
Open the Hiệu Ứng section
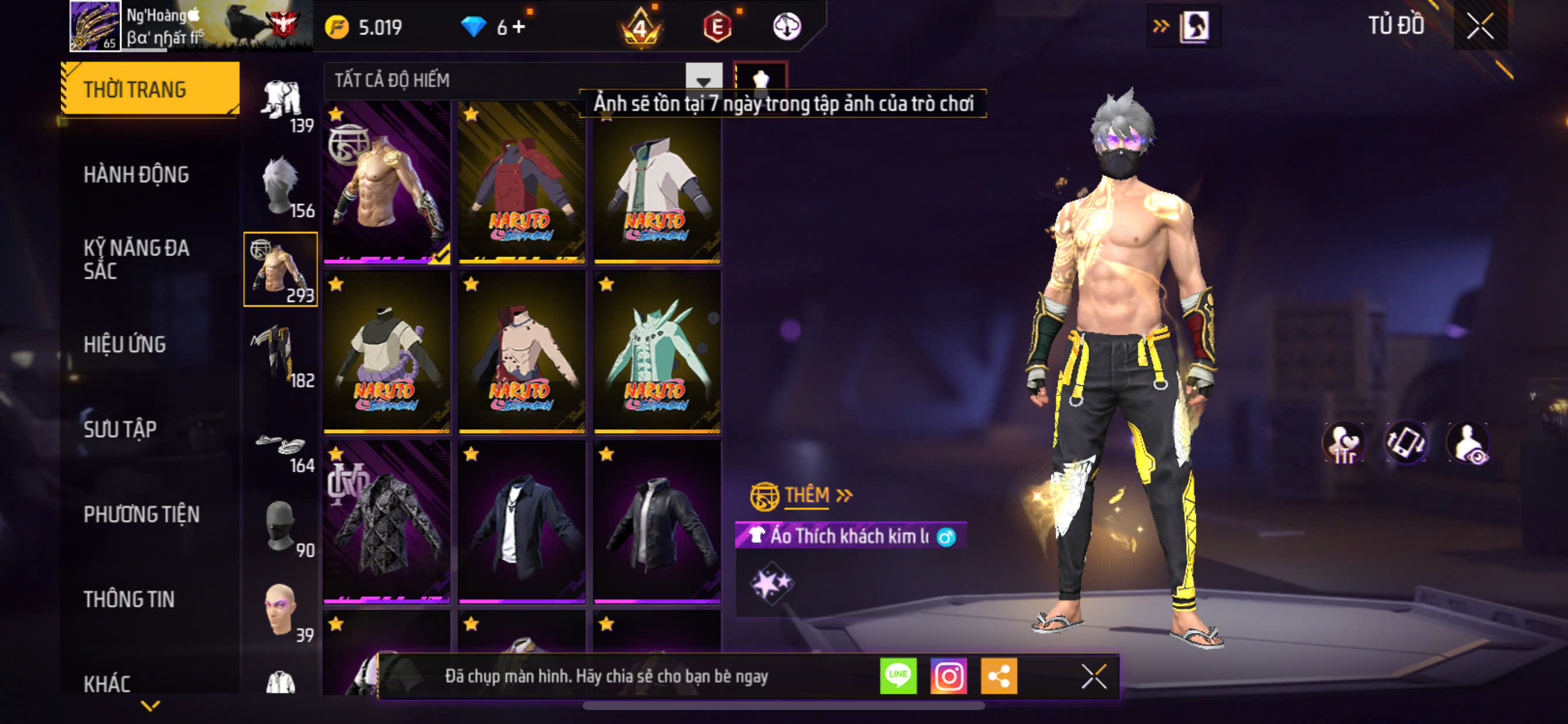click(125, 345)
